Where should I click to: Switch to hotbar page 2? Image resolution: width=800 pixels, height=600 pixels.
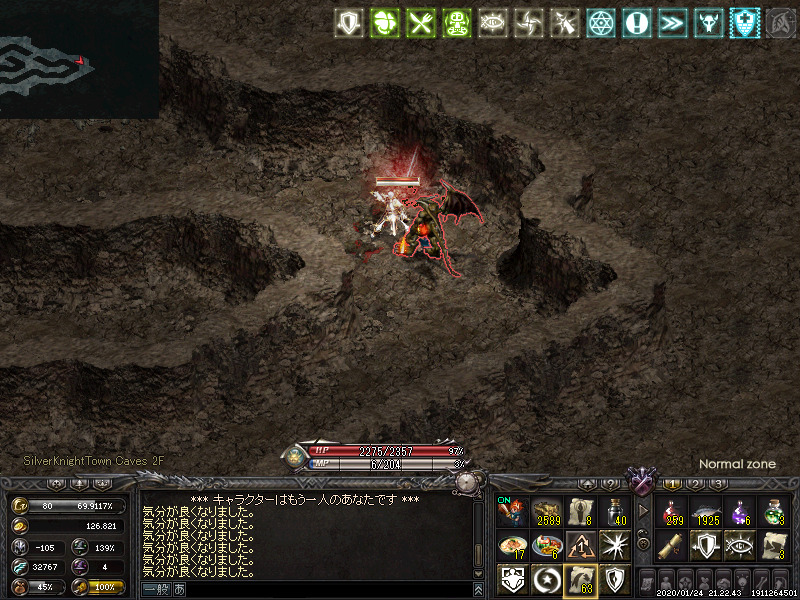point(695,484)
